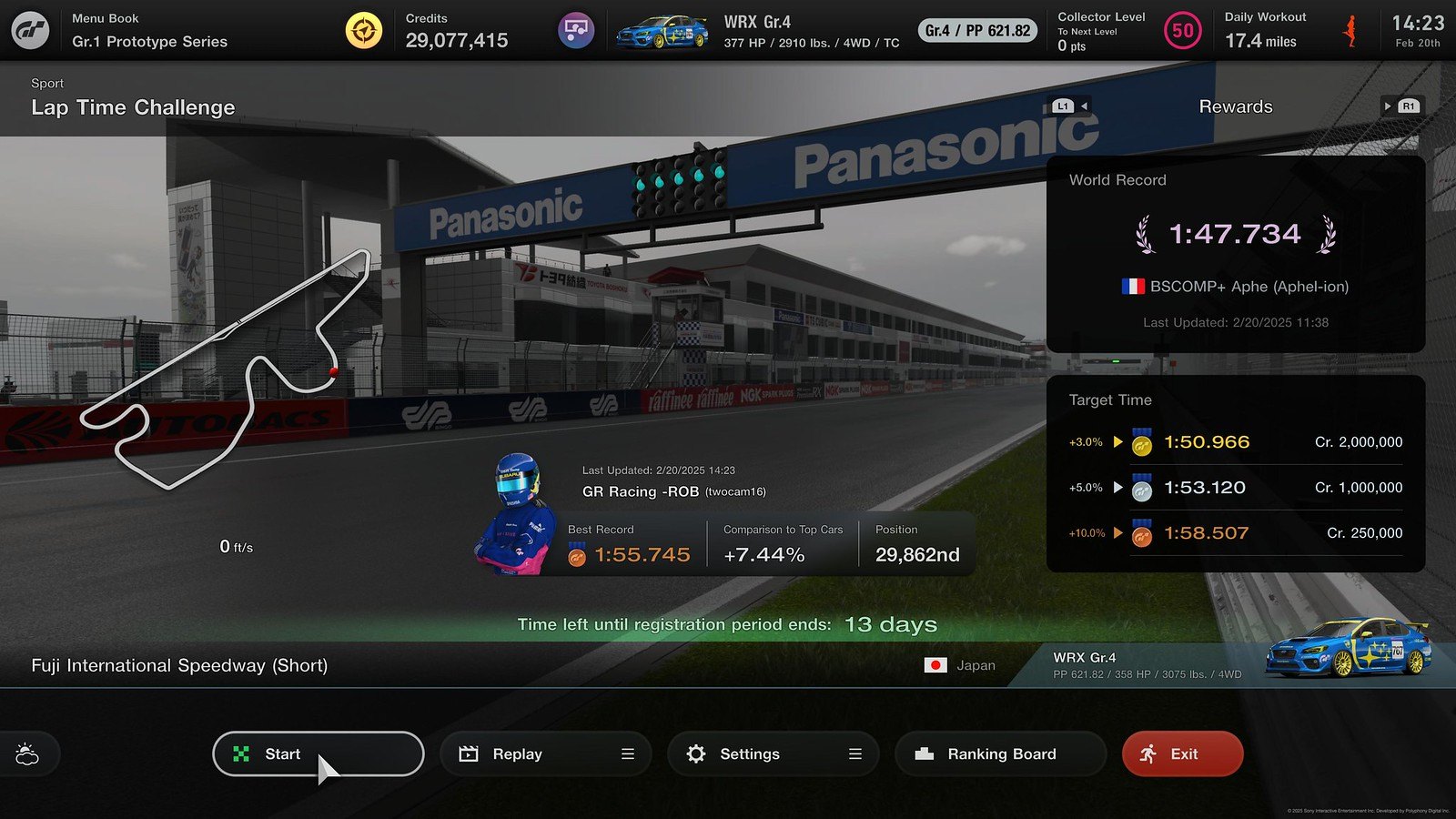Viewport: 1456px width, 819px height.
Task: Expand the Replay options list icon
Action: (x=628, y=753)
